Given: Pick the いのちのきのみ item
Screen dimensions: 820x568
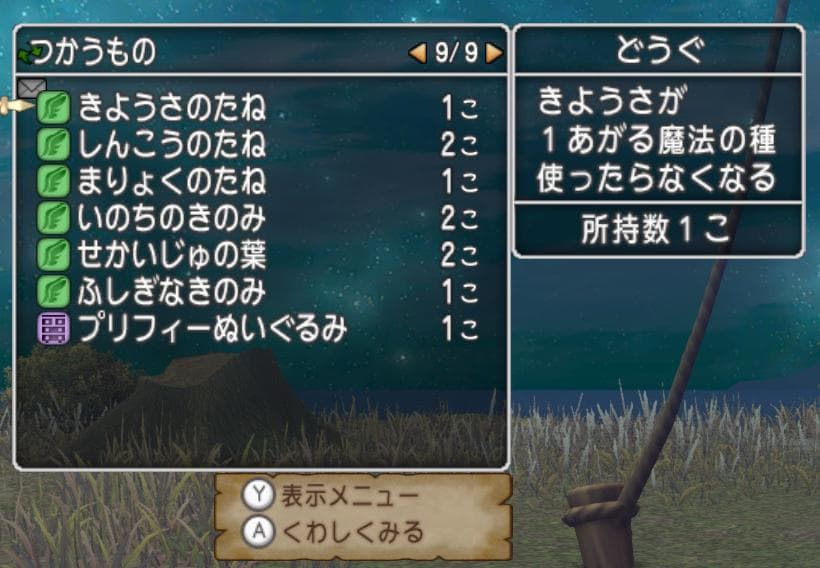Looking at the screenshot, I should (x=172, y=218).
